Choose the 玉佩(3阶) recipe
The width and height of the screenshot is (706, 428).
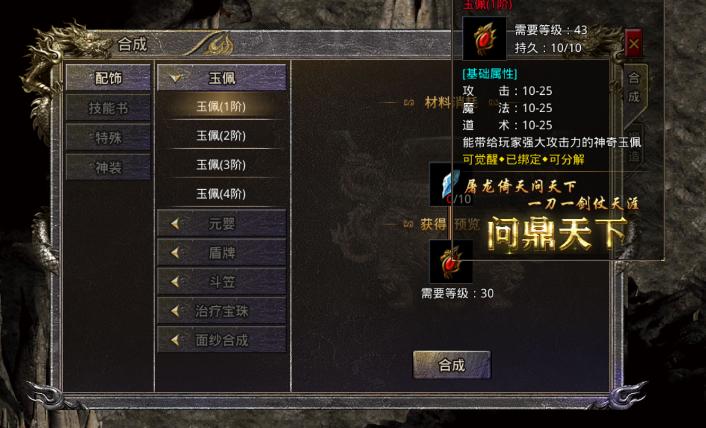pos(221,164)
